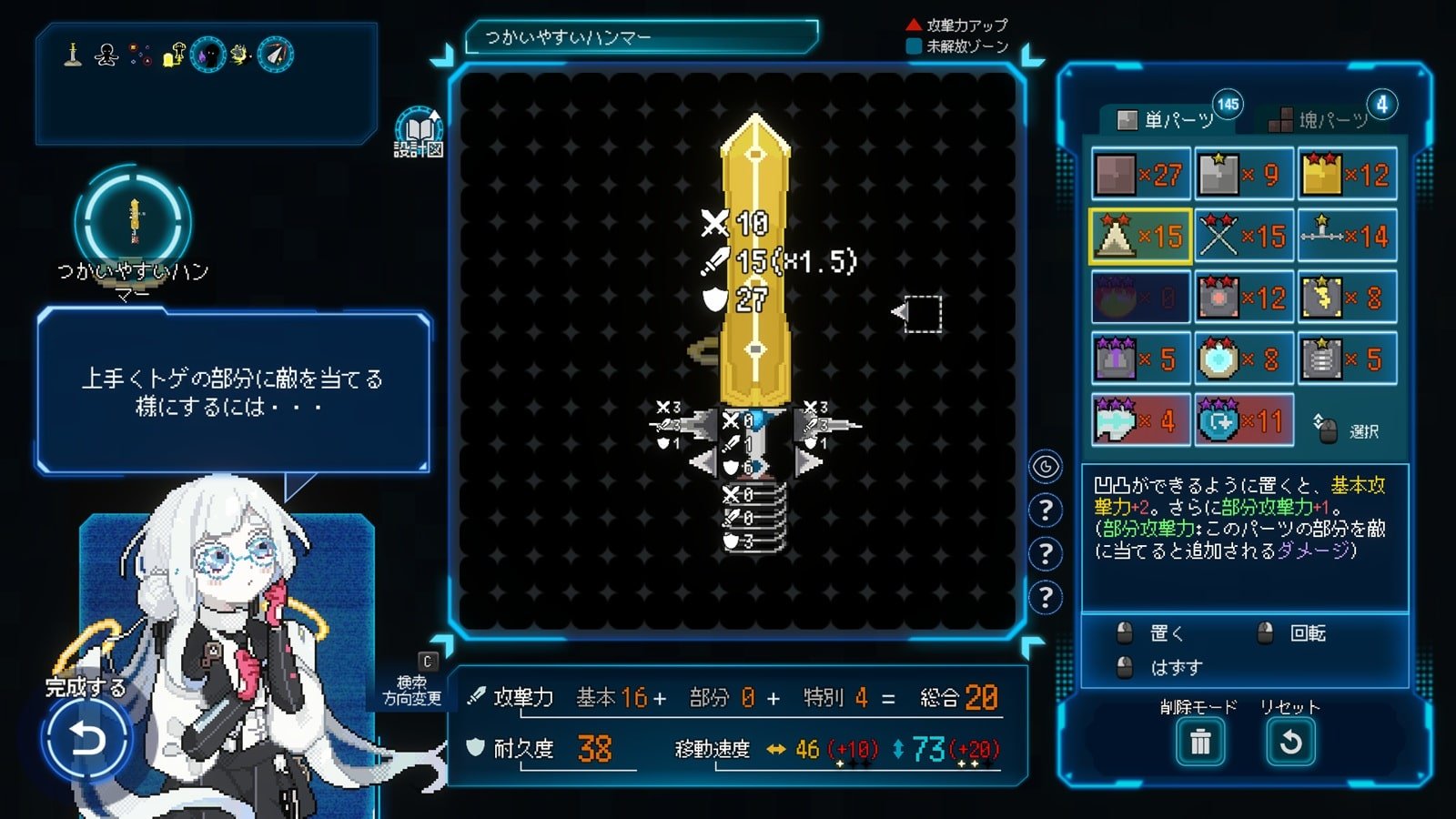Select the gray block part ×9
Image resolution: width=1456 pixels, height=819 pixels.
click(1243, 175)
